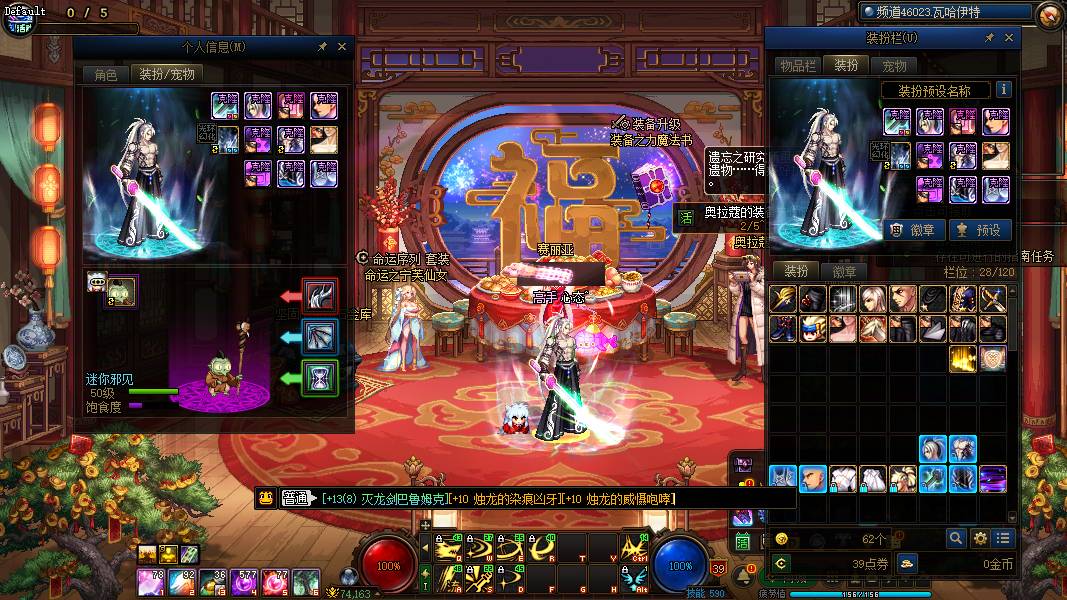Open inventory settings via the gear button
1067x600 pixels.
[980, 538]
